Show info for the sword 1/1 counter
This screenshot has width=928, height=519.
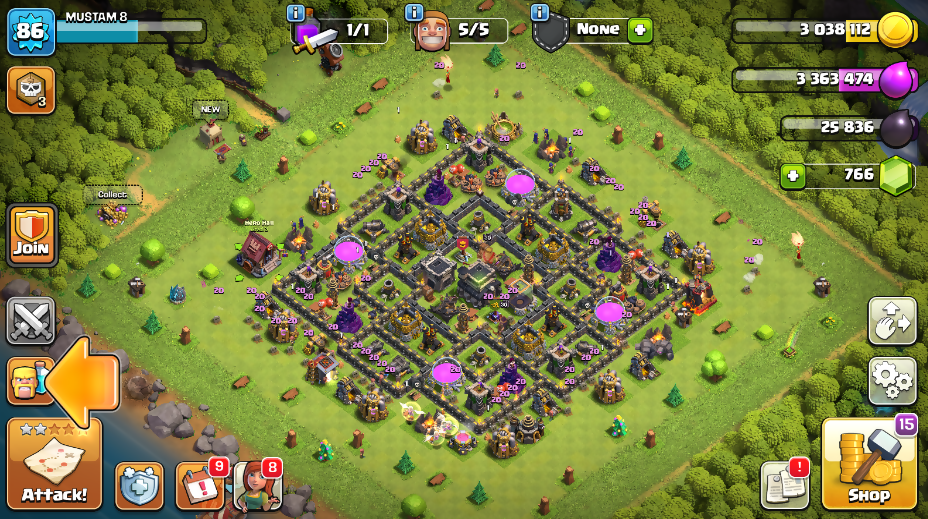[x=295, y=12]
